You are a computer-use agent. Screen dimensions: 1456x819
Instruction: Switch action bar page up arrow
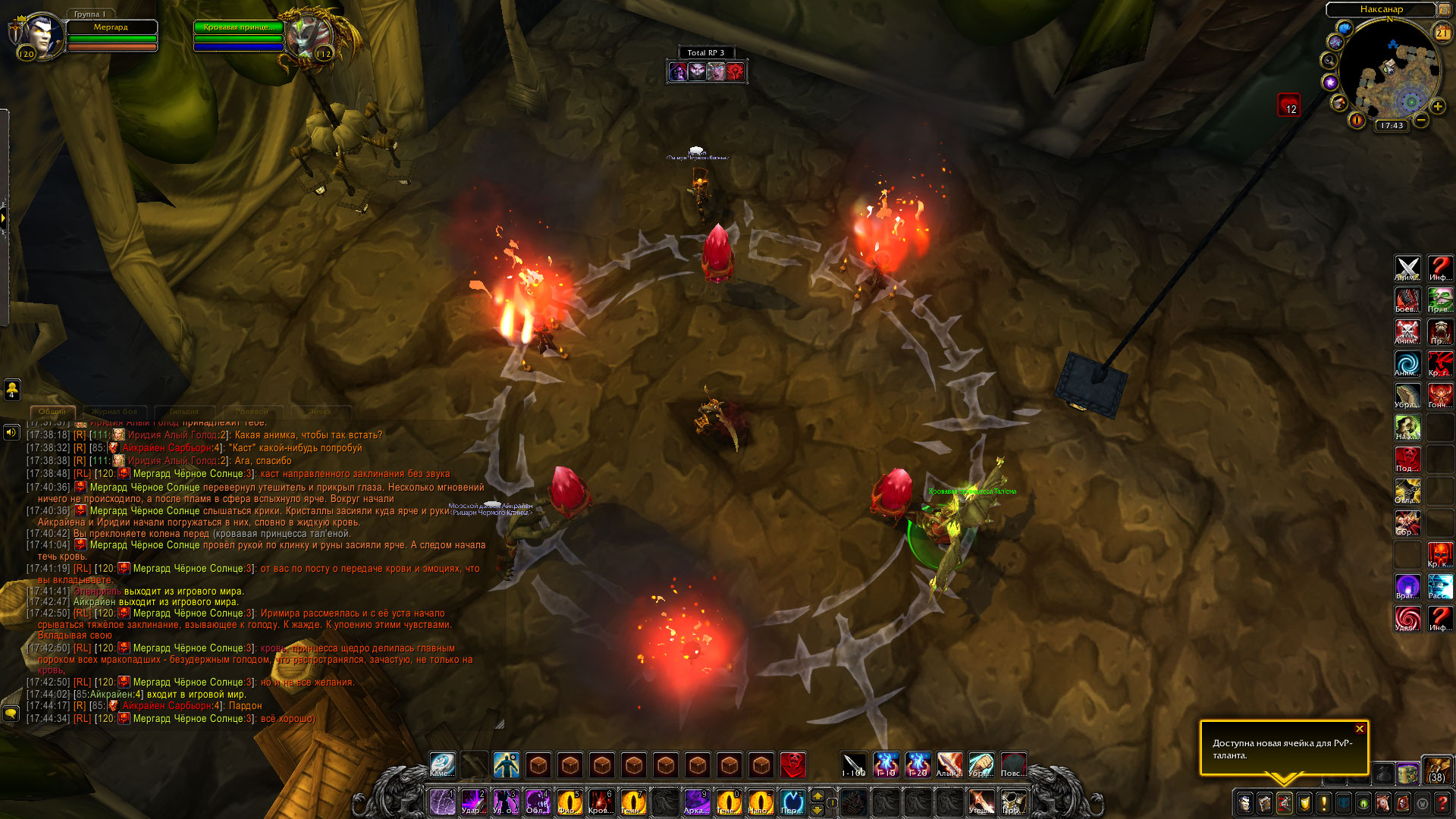pyautogui.click(x=817, y=795)
